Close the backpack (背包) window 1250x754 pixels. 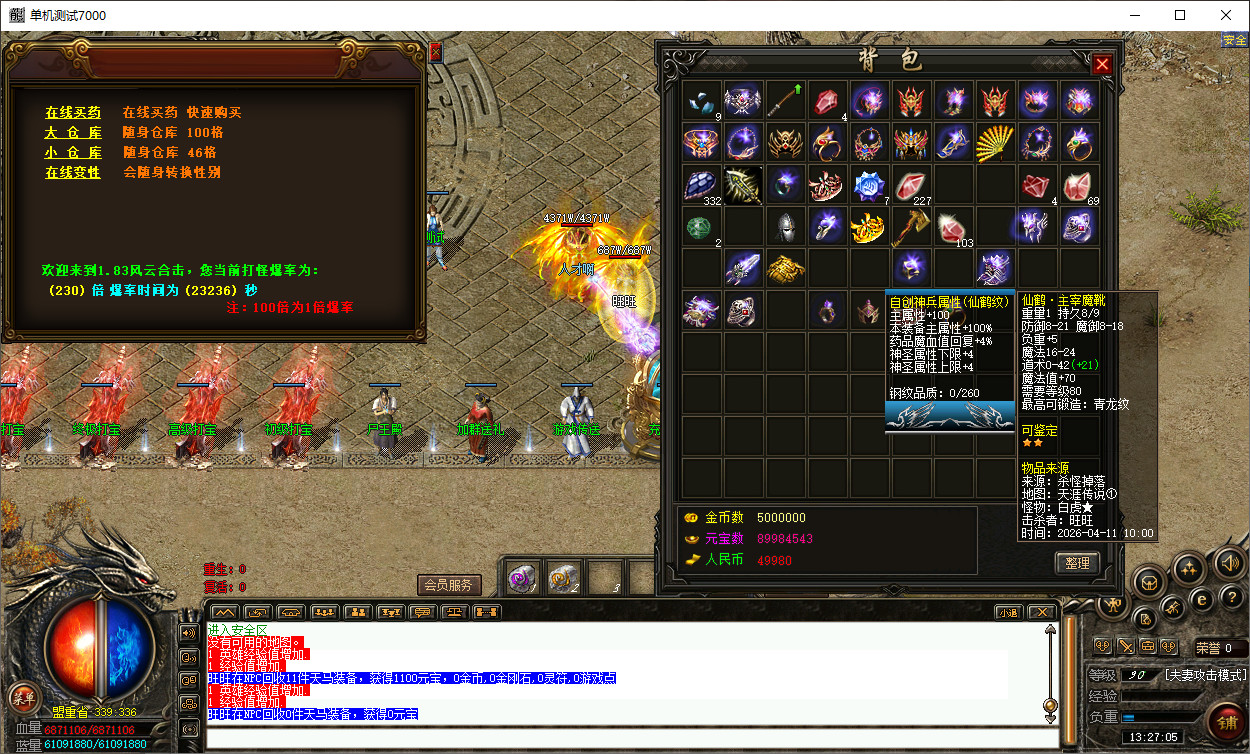tap(1102, 65)
